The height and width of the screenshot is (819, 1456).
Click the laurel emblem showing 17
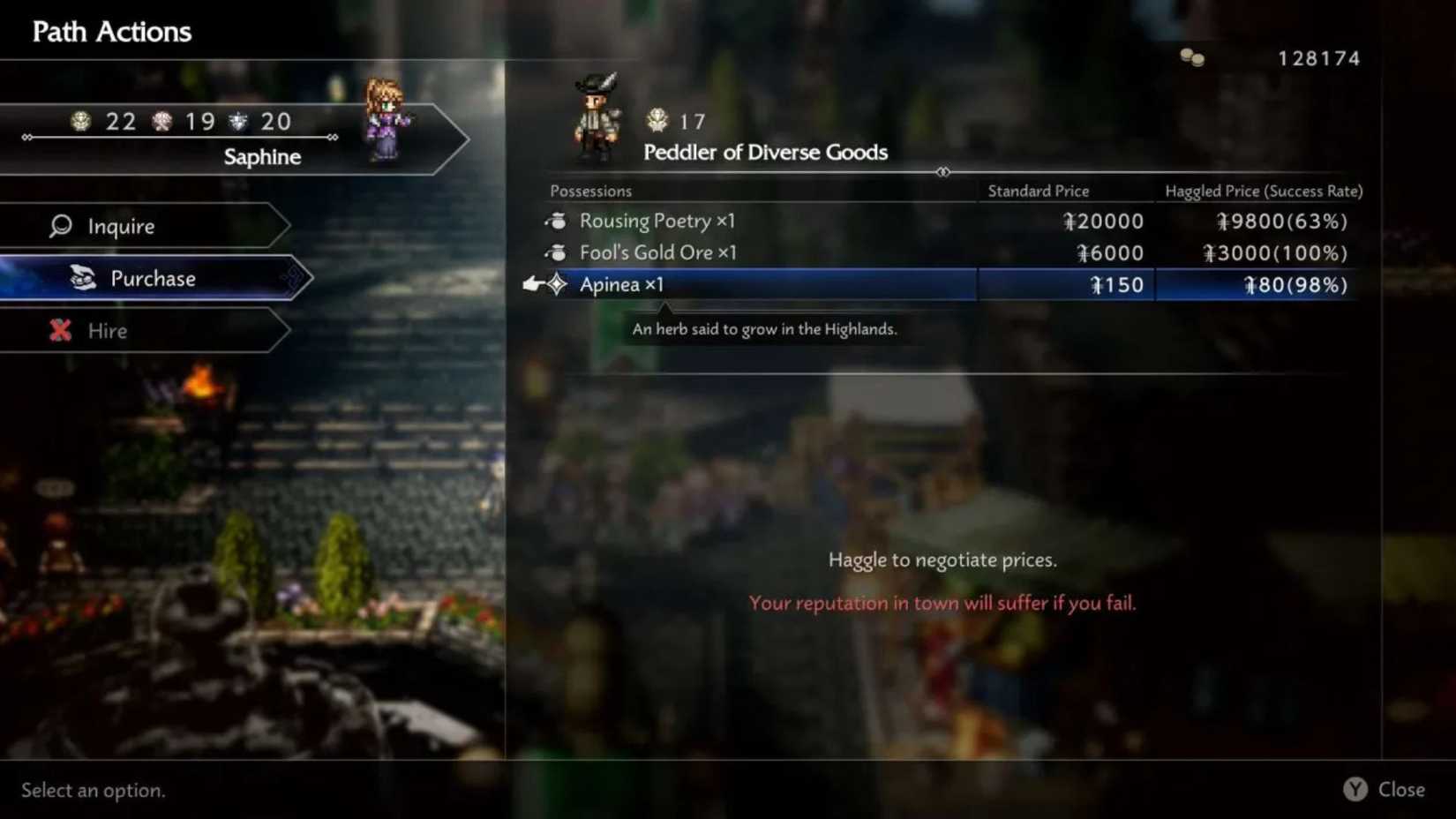pos(657,119)
